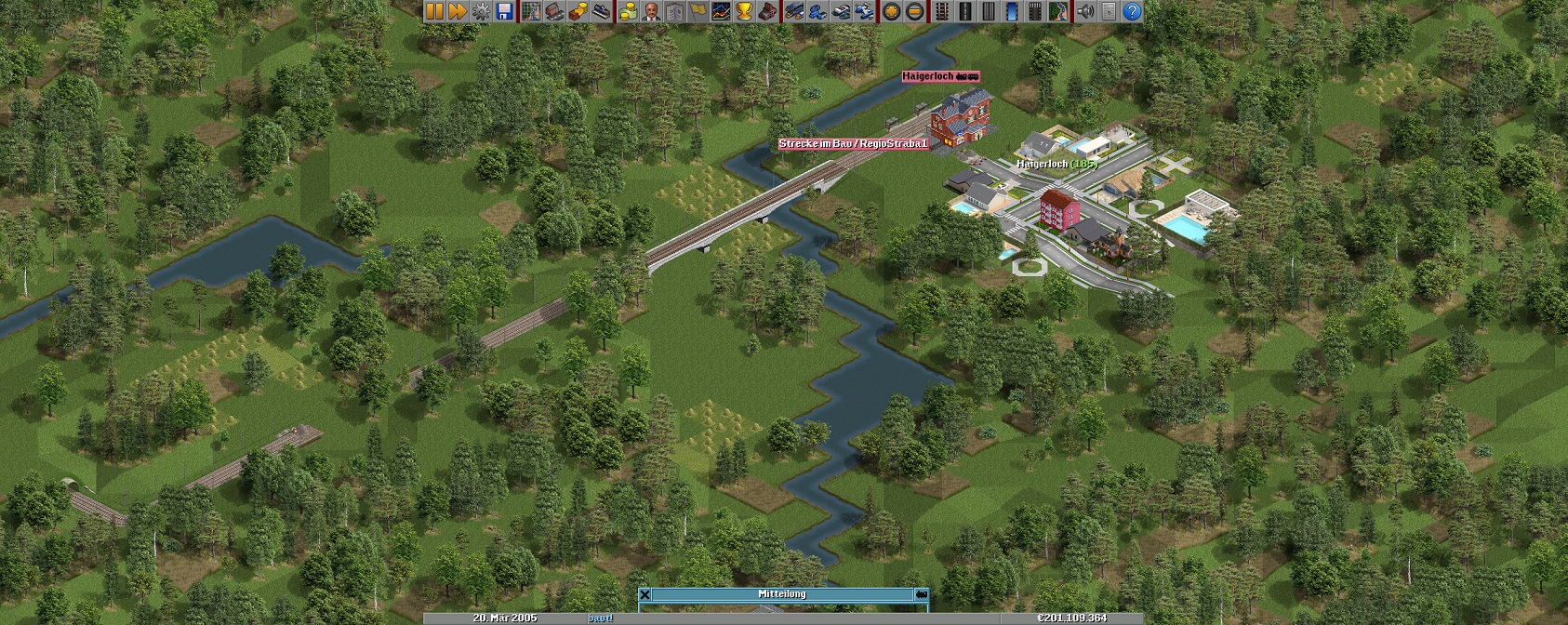The image size is (1568, 625).
Task: Zoom out with the minus button
Action: [x=914, y=11]
